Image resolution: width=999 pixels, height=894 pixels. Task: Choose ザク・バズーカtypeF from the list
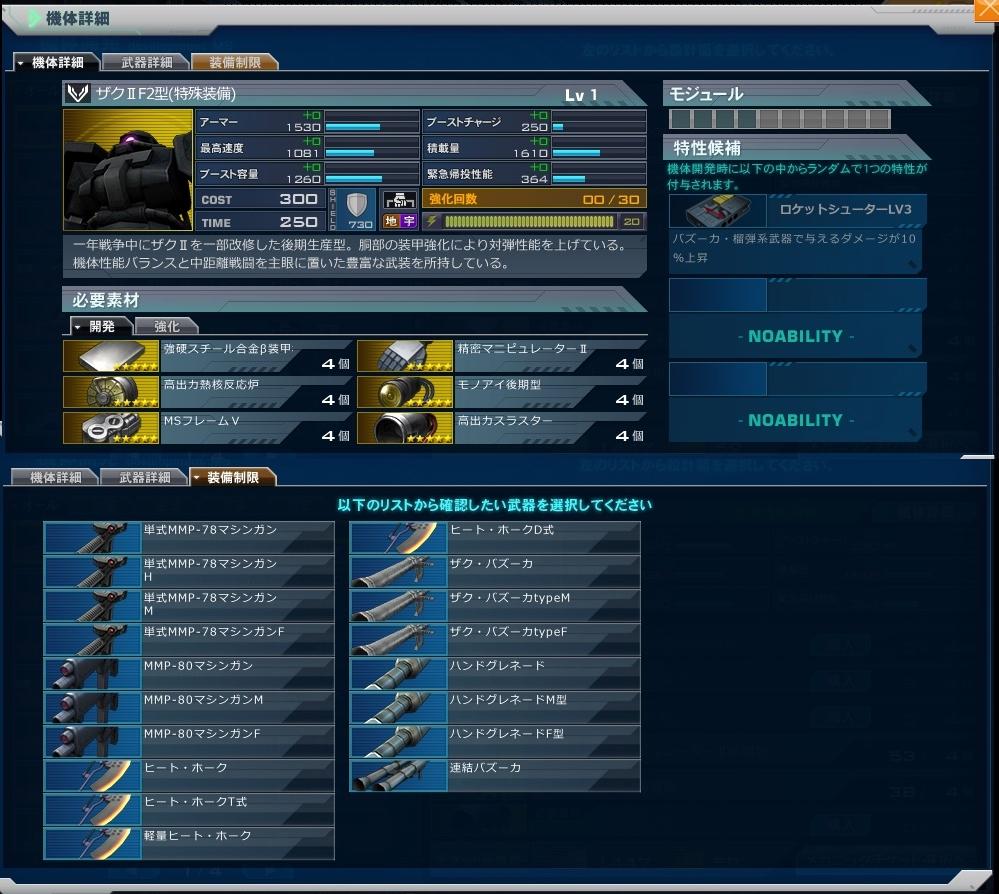click(495, 639)
